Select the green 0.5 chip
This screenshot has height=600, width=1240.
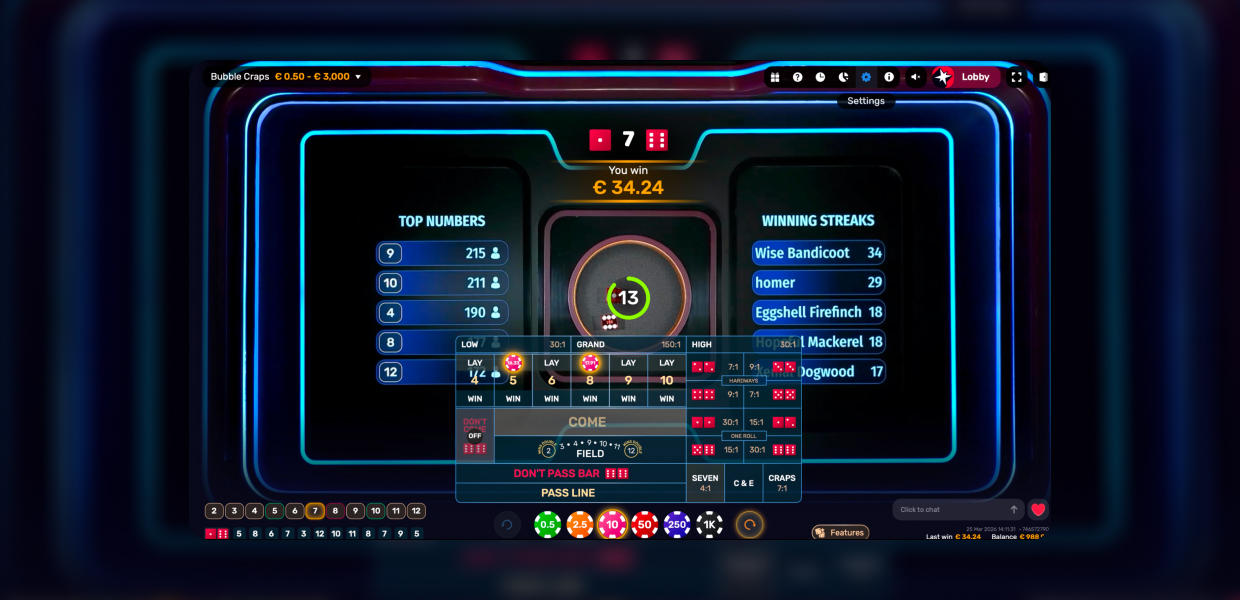[547, 524]
